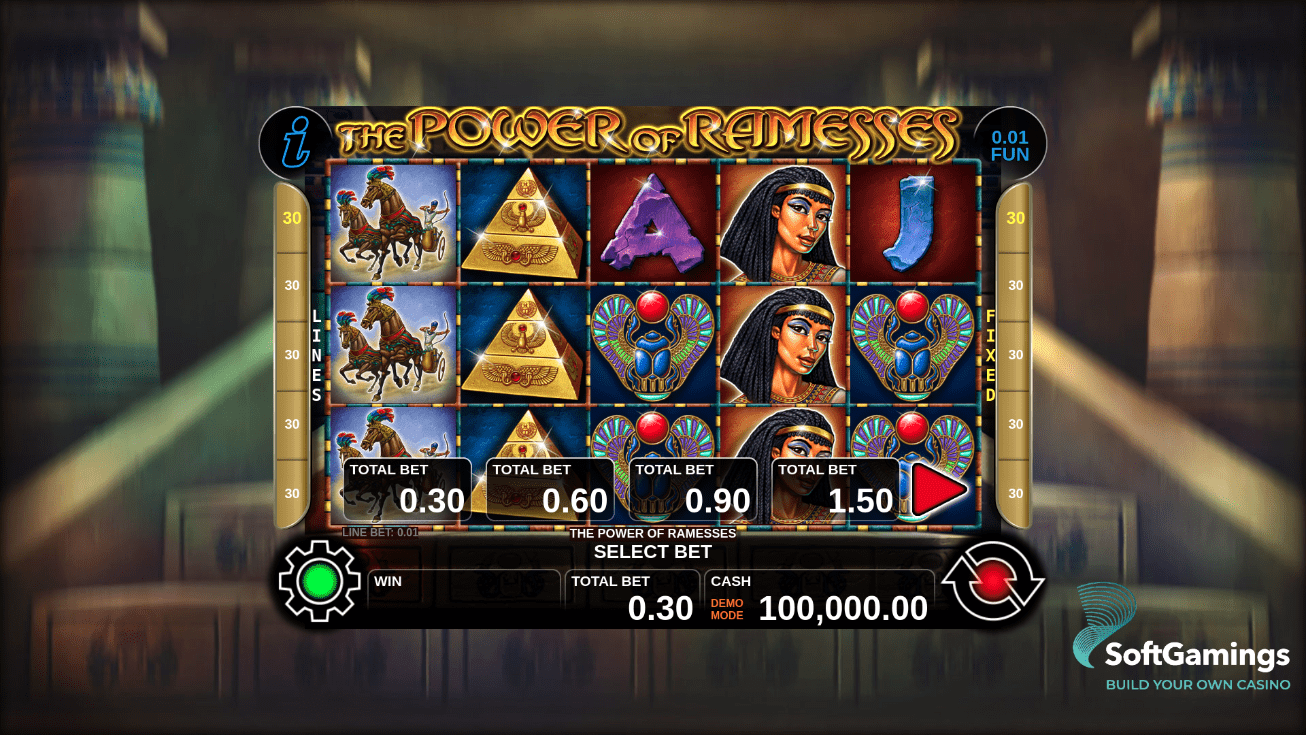The image size is (1306, 735).
Task: Select the 0.30 total bet option
Action: point(410,488)
